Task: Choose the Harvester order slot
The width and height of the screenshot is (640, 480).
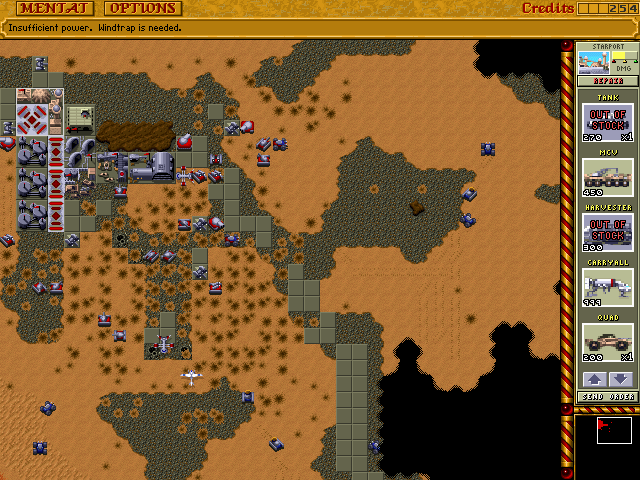Action: click(608, 233)
